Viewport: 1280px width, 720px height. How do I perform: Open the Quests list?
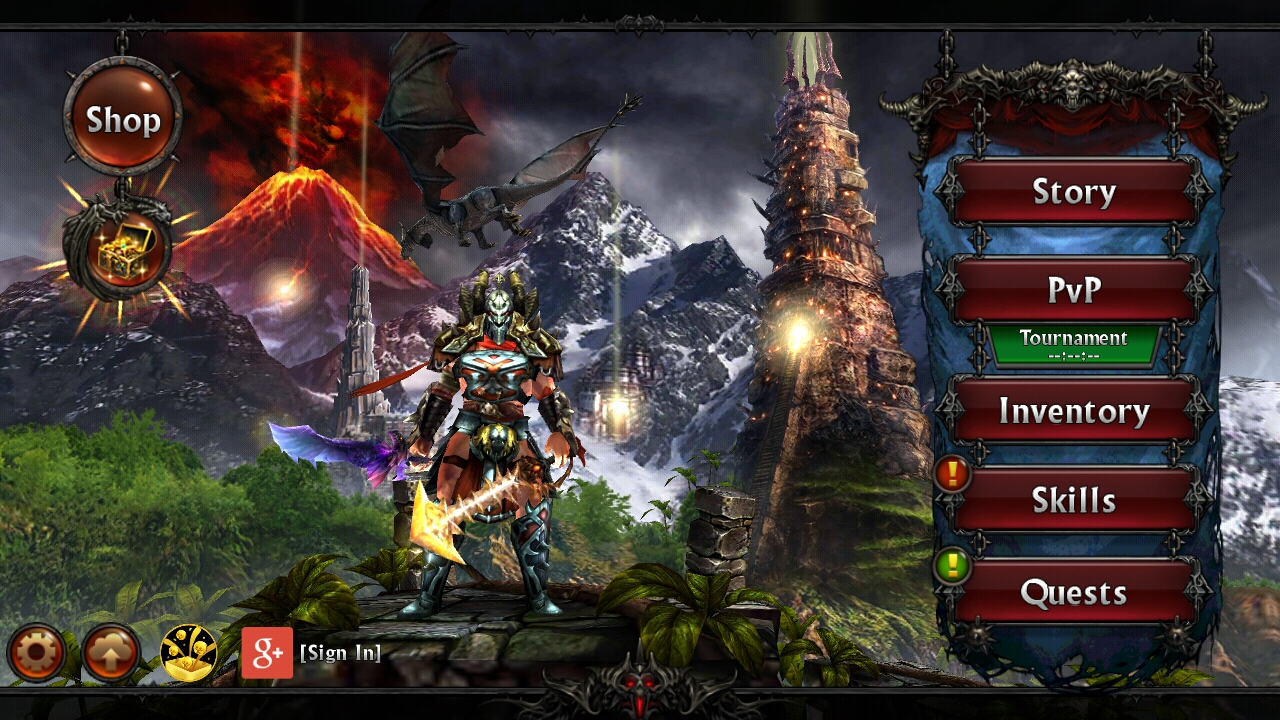[x=1075, y=592]
